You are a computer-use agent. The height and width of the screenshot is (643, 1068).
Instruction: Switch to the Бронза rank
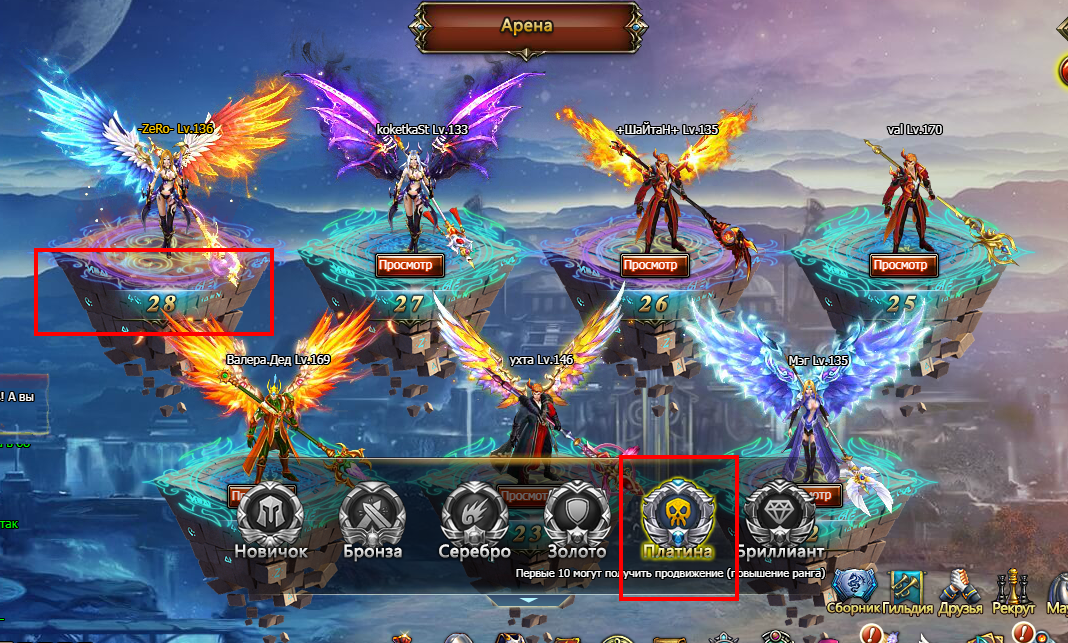pyautogui.click(x=372, y=516)
